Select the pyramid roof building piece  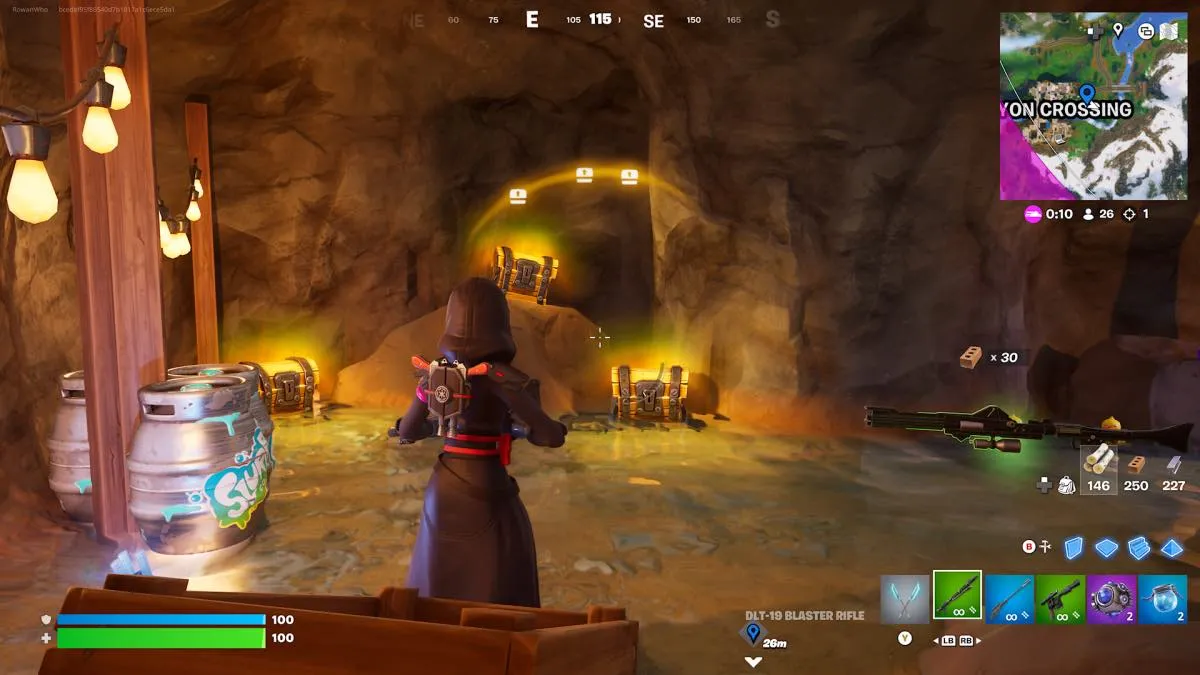pos(1171,548)
